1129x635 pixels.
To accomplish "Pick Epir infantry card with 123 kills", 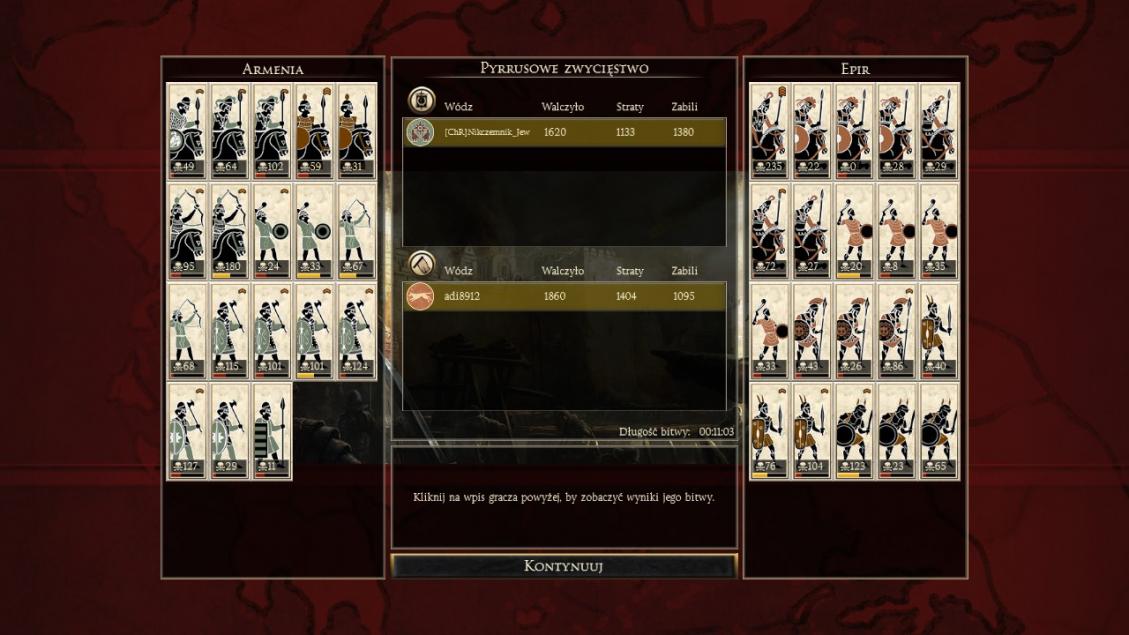I will tap(854, 431).
